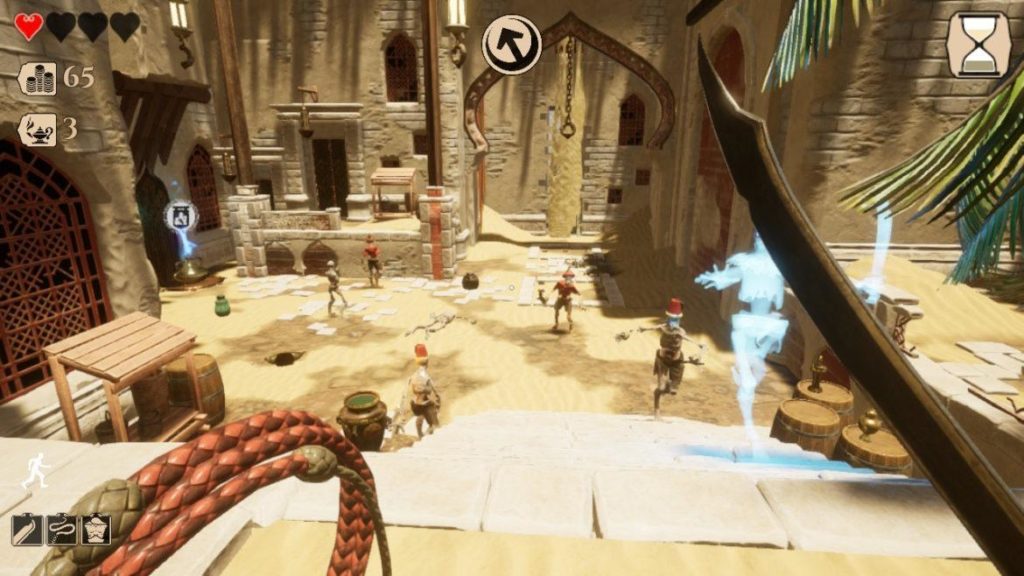Select the scimitar weapon slot

pyautogui.click(x=27, y=529)
